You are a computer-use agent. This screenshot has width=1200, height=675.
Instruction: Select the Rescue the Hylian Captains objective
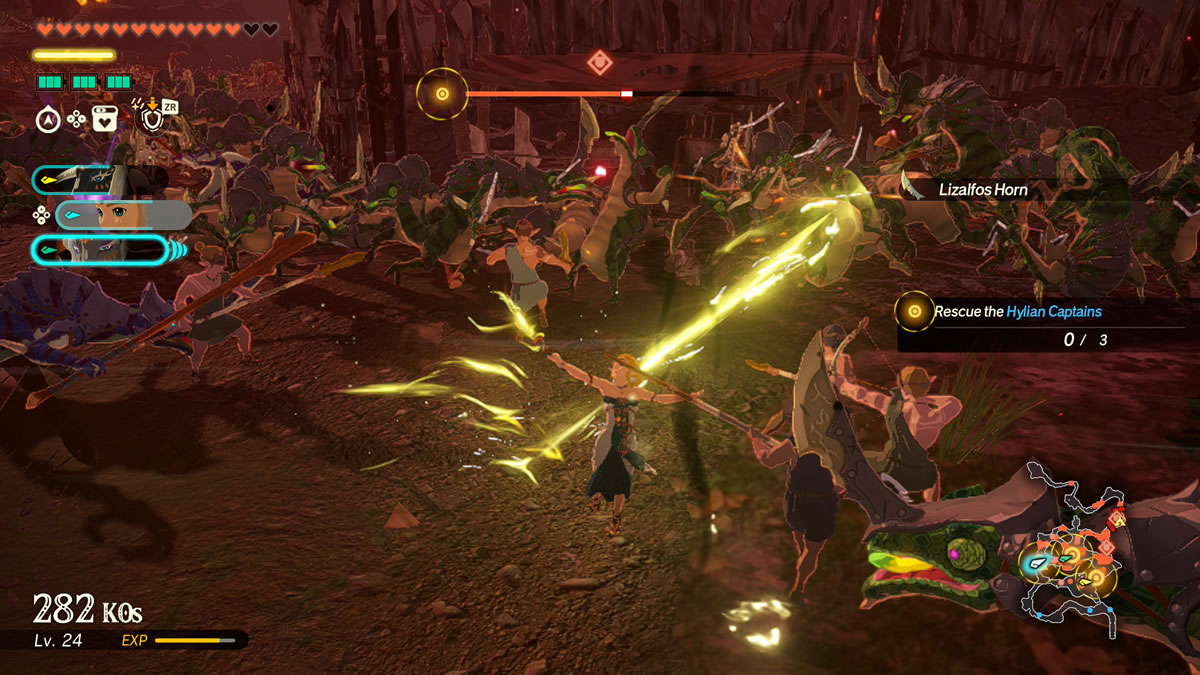tap(1017, 312)
